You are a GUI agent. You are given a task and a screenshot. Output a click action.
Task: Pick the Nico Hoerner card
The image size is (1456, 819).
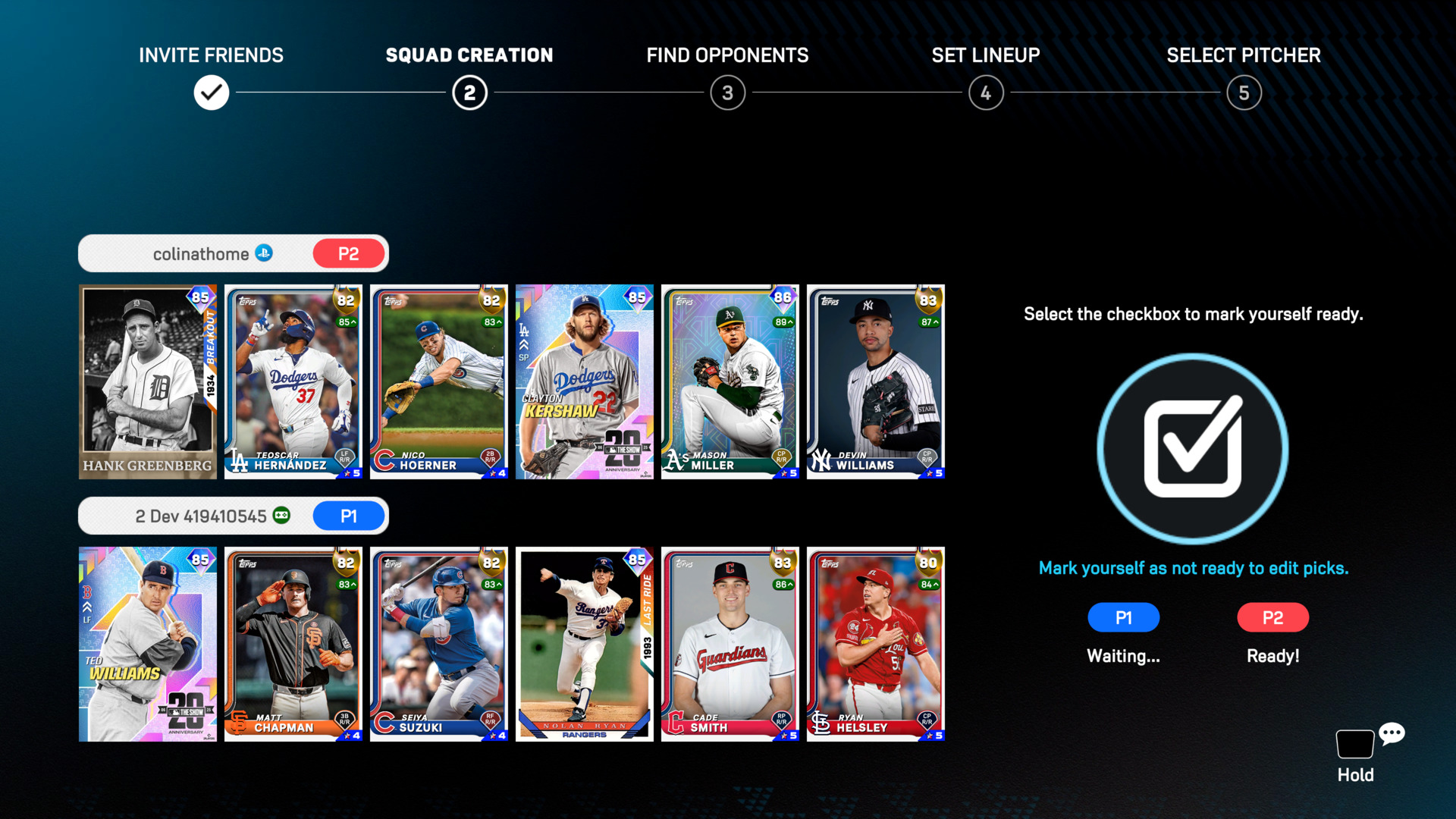(439, 381)
